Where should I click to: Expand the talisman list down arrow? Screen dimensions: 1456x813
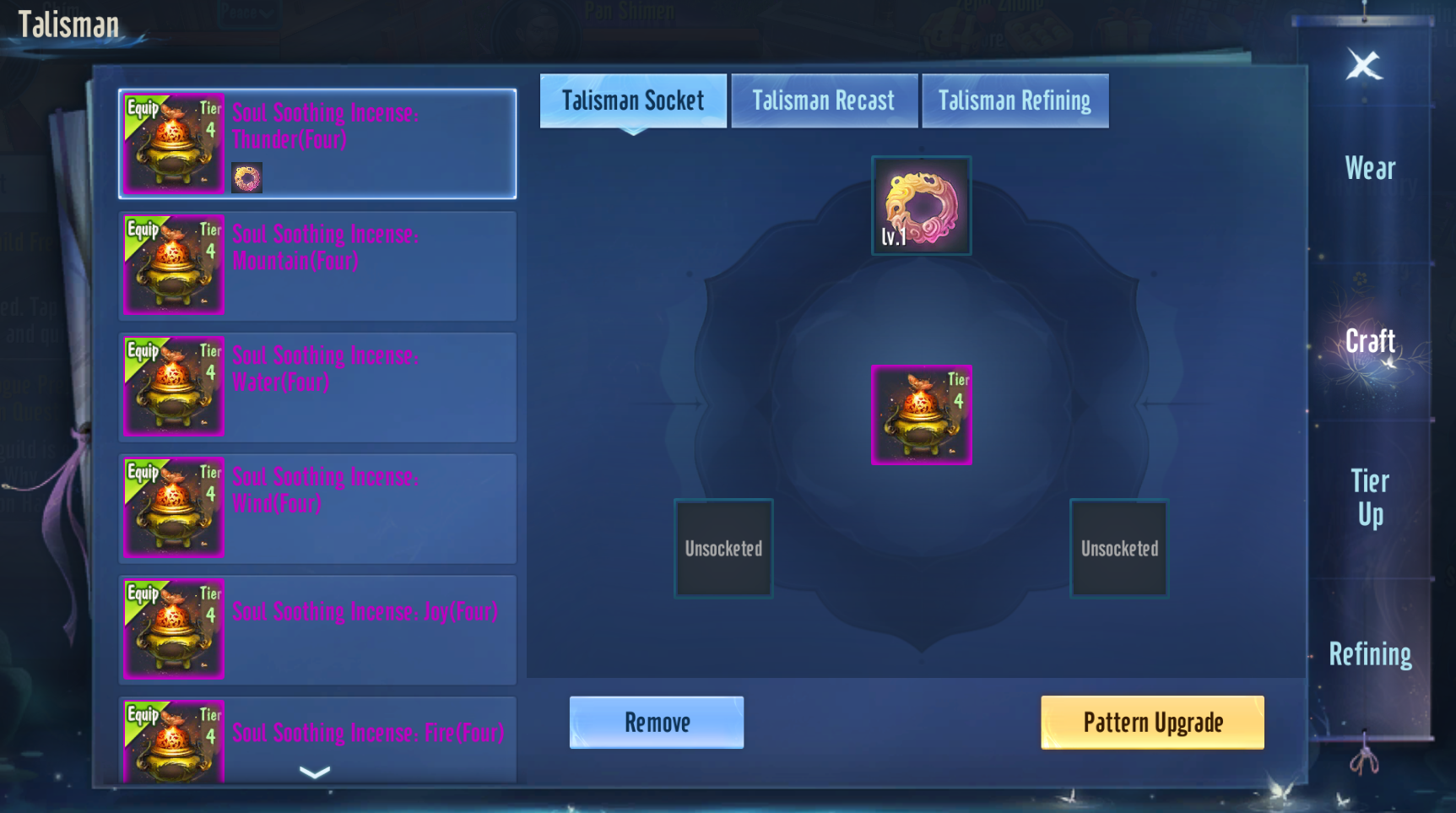point(315,772)
